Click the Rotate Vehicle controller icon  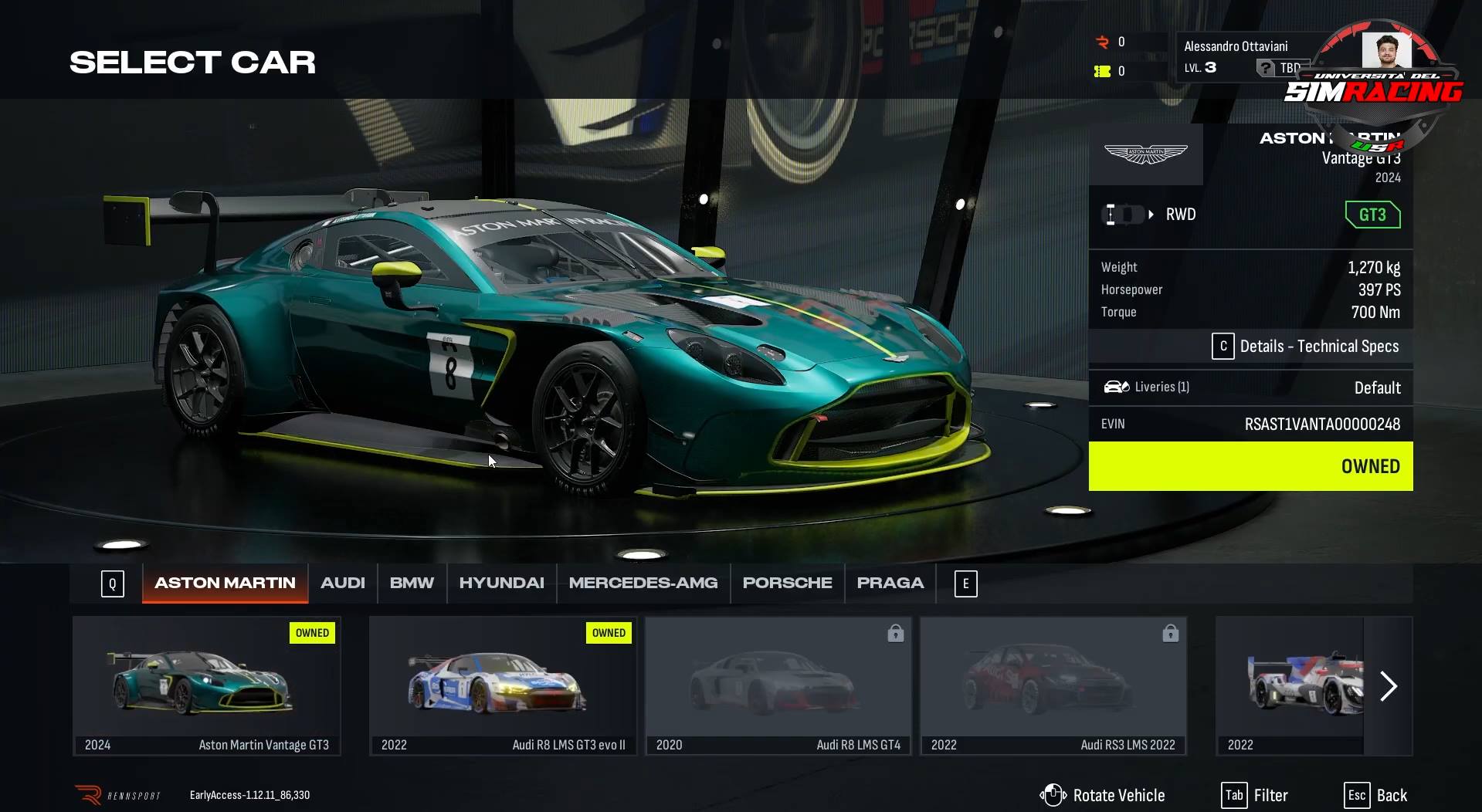pyautogui.click(x=1054, y=794)
